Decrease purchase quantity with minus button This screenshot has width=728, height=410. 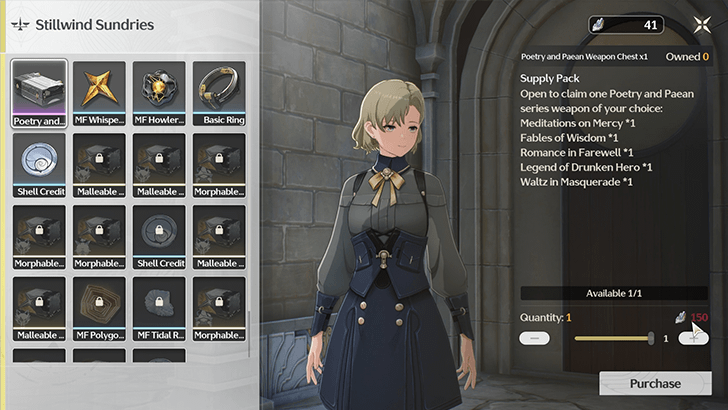pyautogui.click(x=535, y=338)
